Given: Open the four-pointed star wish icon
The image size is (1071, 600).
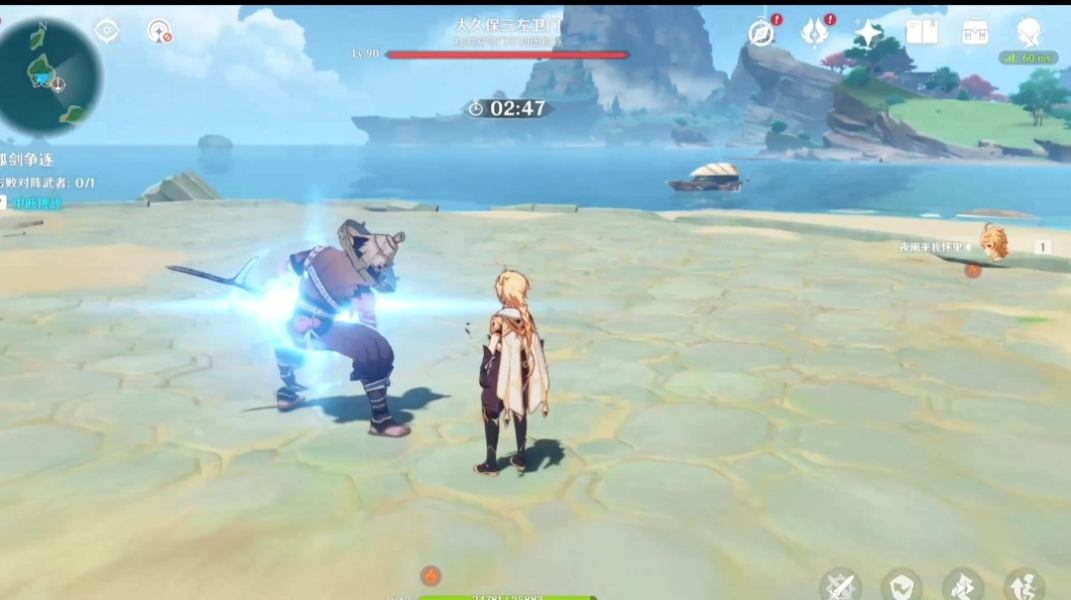Looking at the screenshot, I should (x=868, y=33).
